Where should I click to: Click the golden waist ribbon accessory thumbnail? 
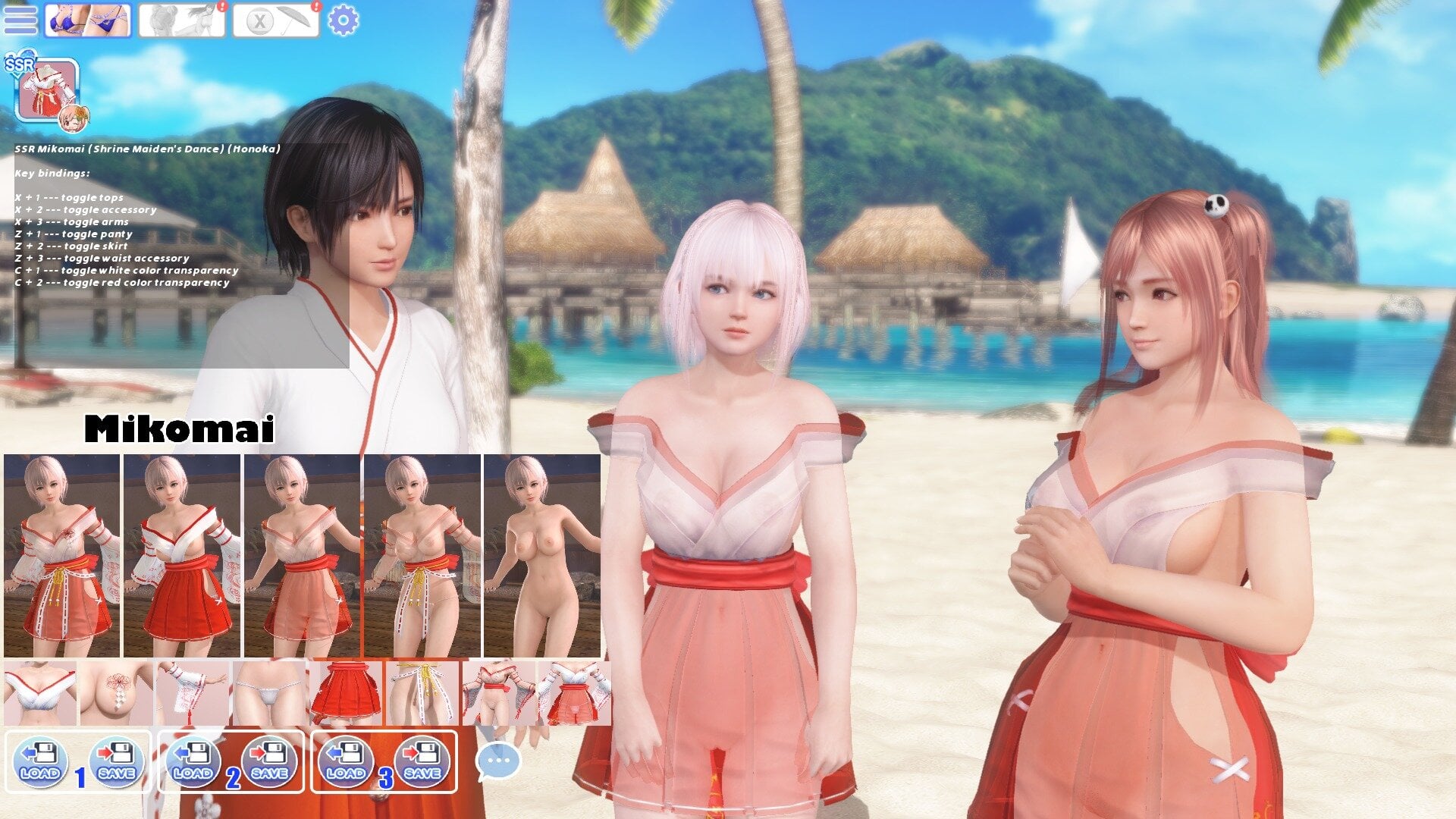pyautogui.click(x=421, y=690)
